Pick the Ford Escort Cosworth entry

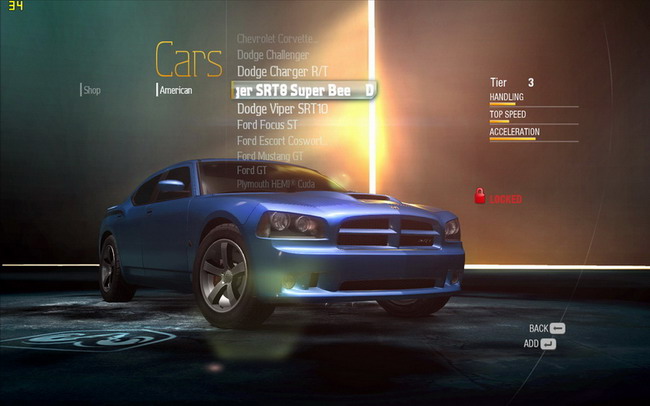tap(281, 141)
